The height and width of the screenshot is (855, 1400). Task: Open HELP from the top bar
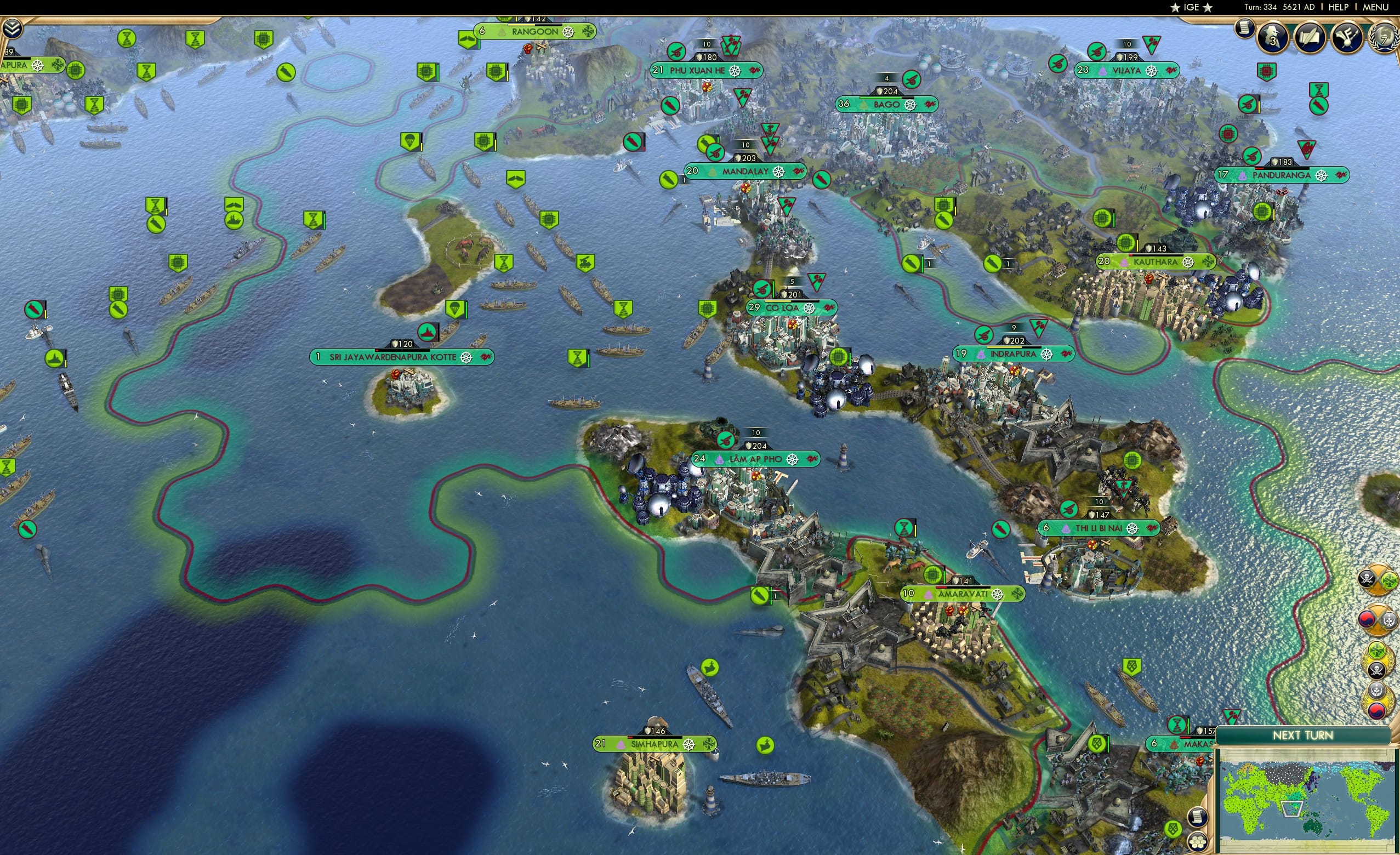tap(1339, 7)
